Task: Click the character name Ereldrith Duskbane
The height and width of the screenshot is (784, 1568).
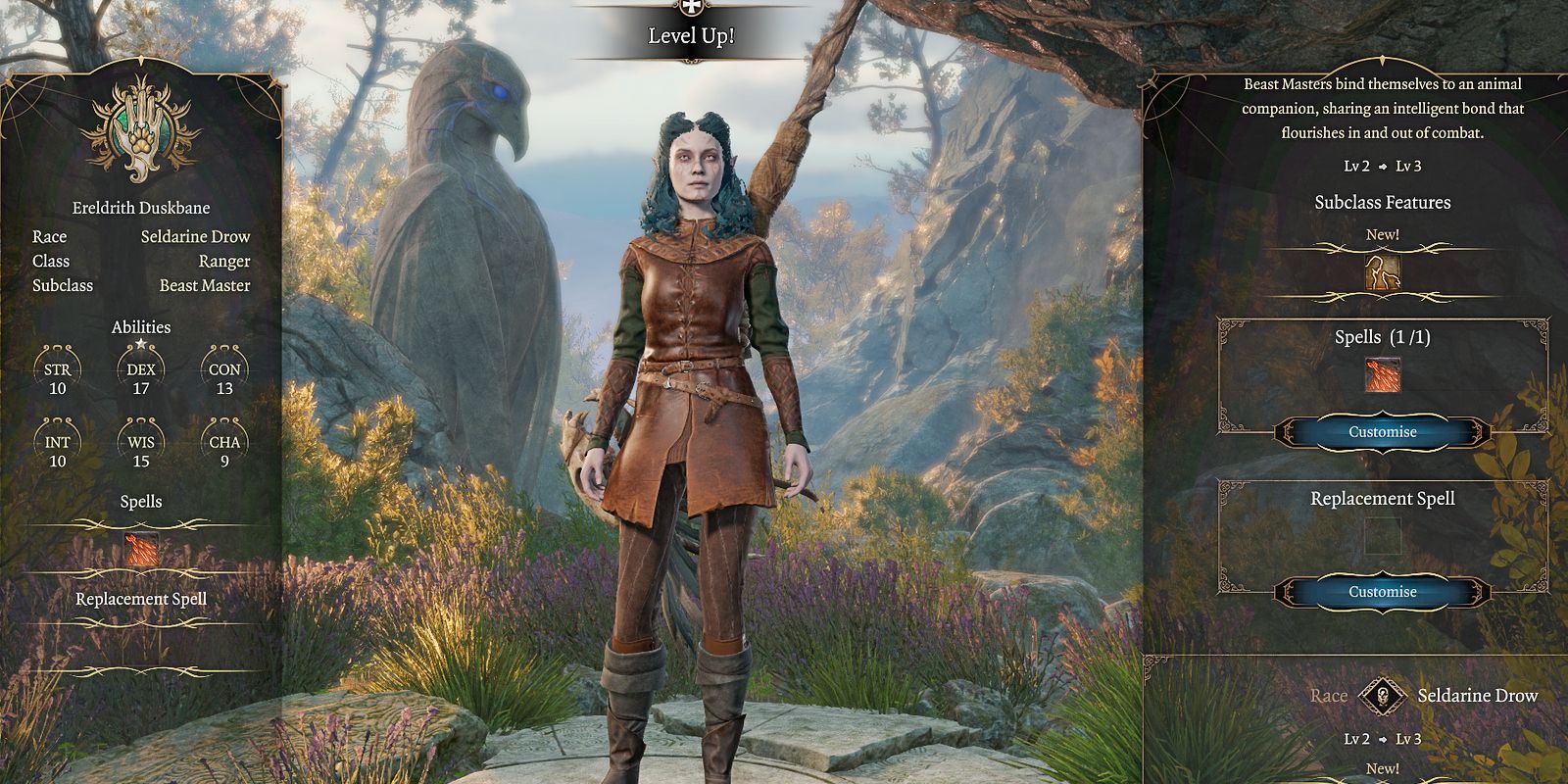Action: 142,208
